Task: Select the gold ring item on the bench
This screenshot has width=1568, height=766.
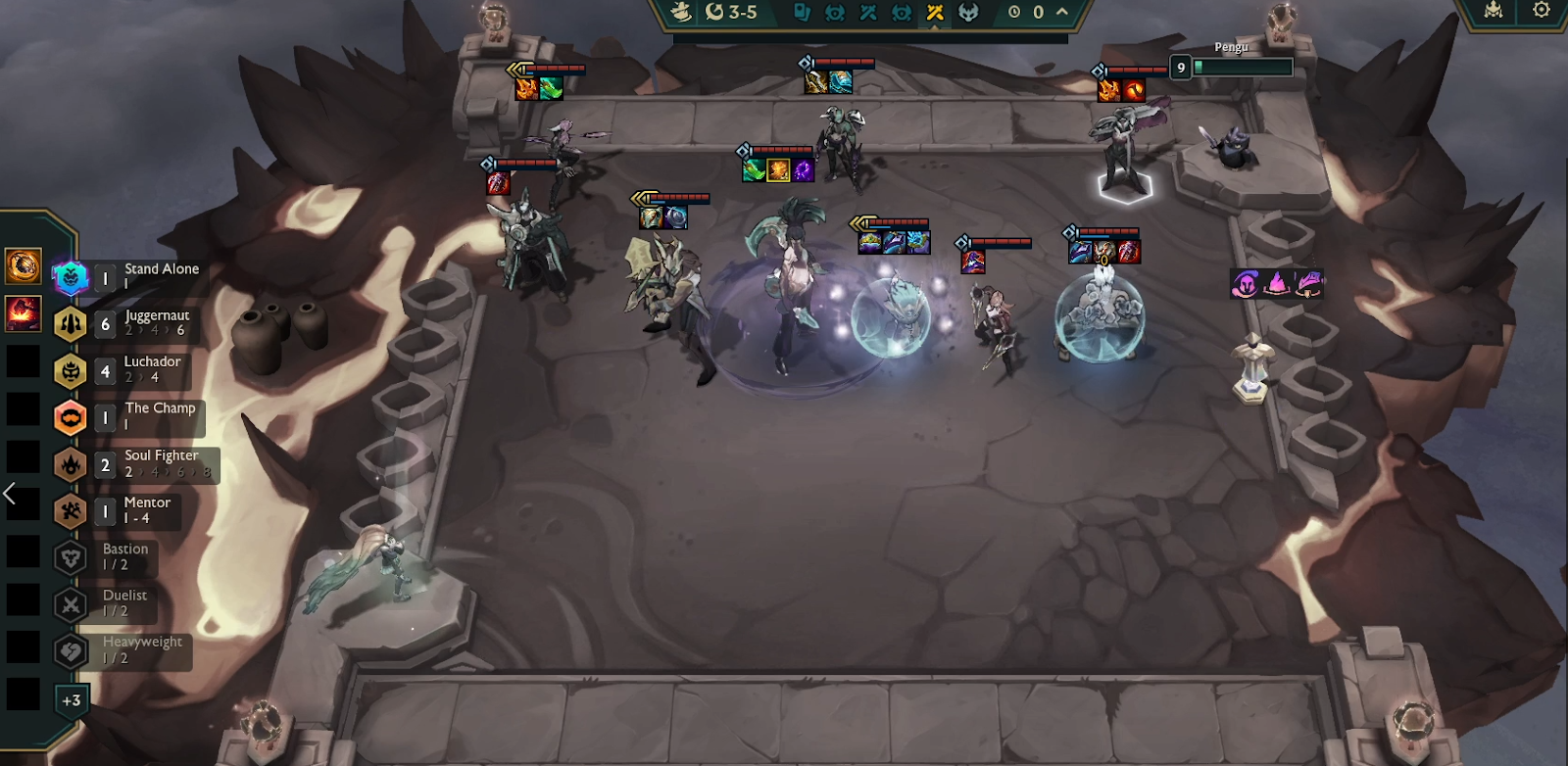Action: coord(23,265)
